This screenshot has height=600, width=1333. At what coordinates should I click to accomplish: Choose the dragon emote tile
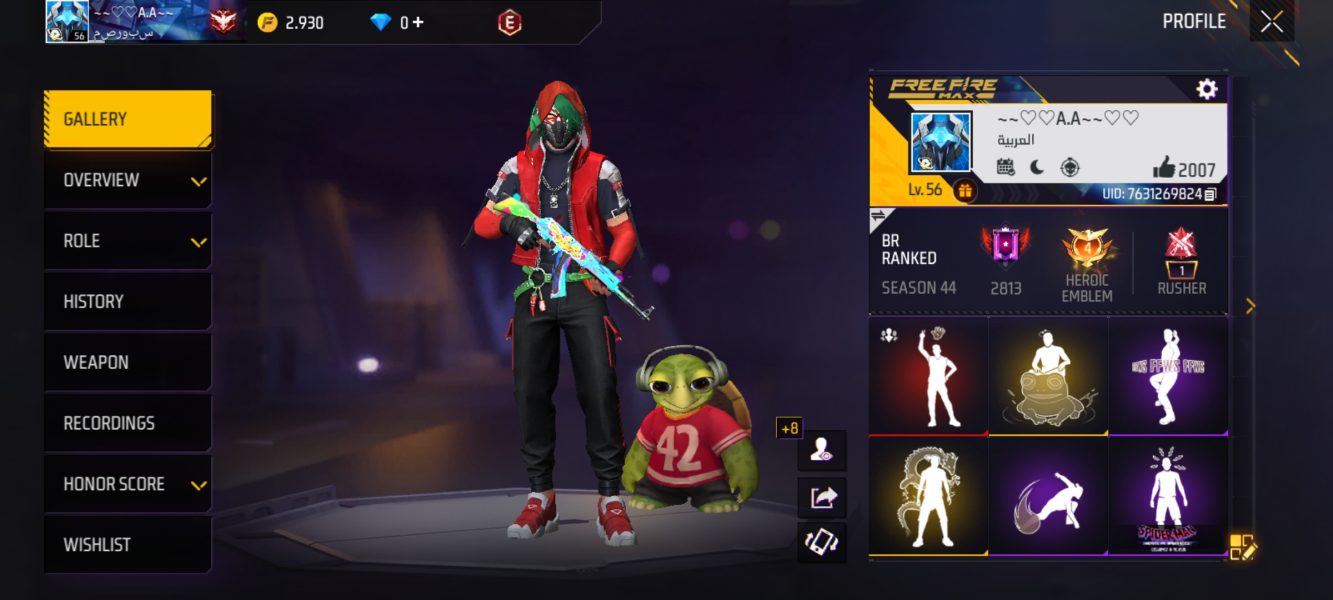tap(928, 496)
